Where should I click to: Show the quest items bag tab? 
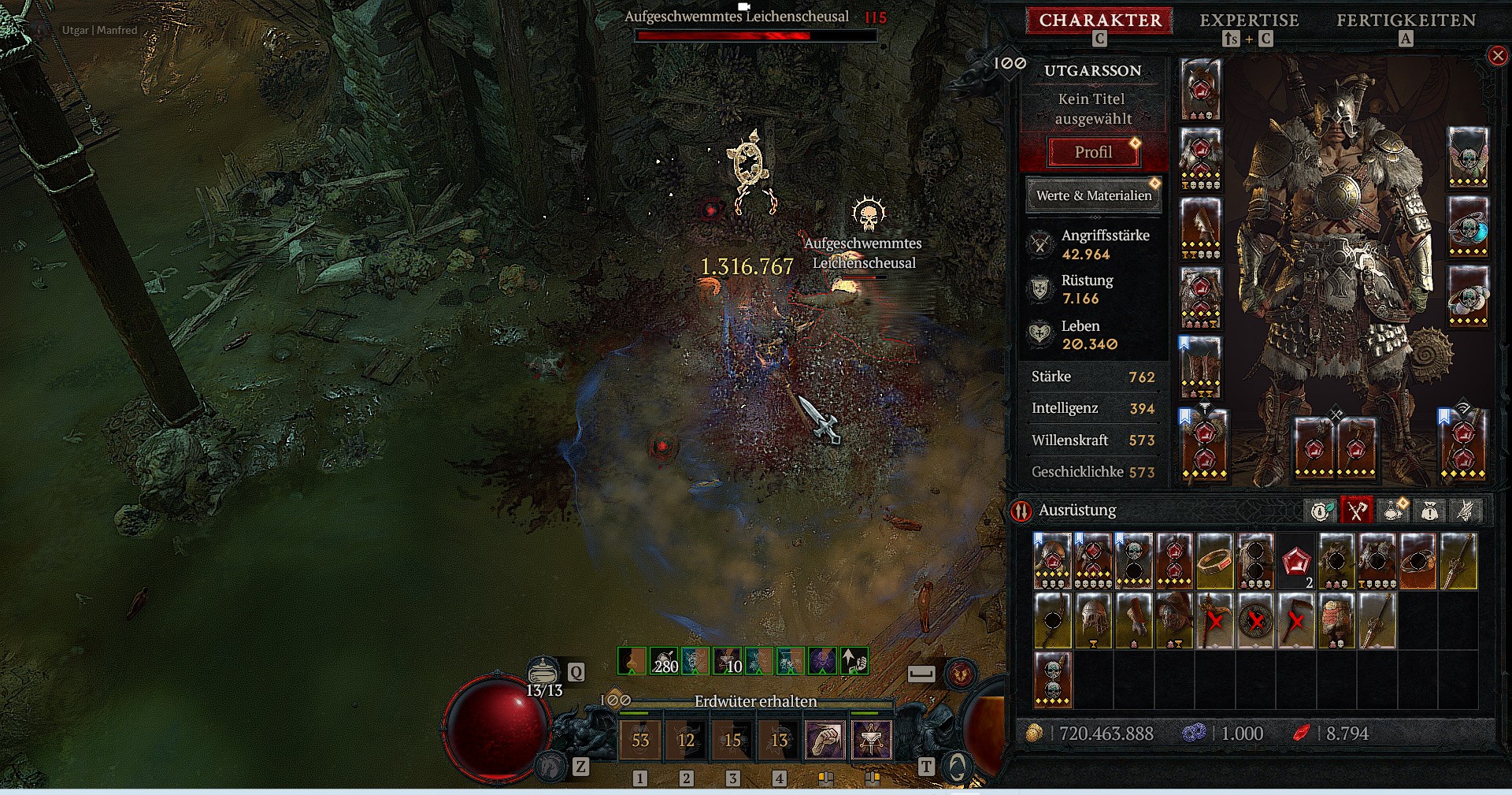click(x=1429, y=511)
